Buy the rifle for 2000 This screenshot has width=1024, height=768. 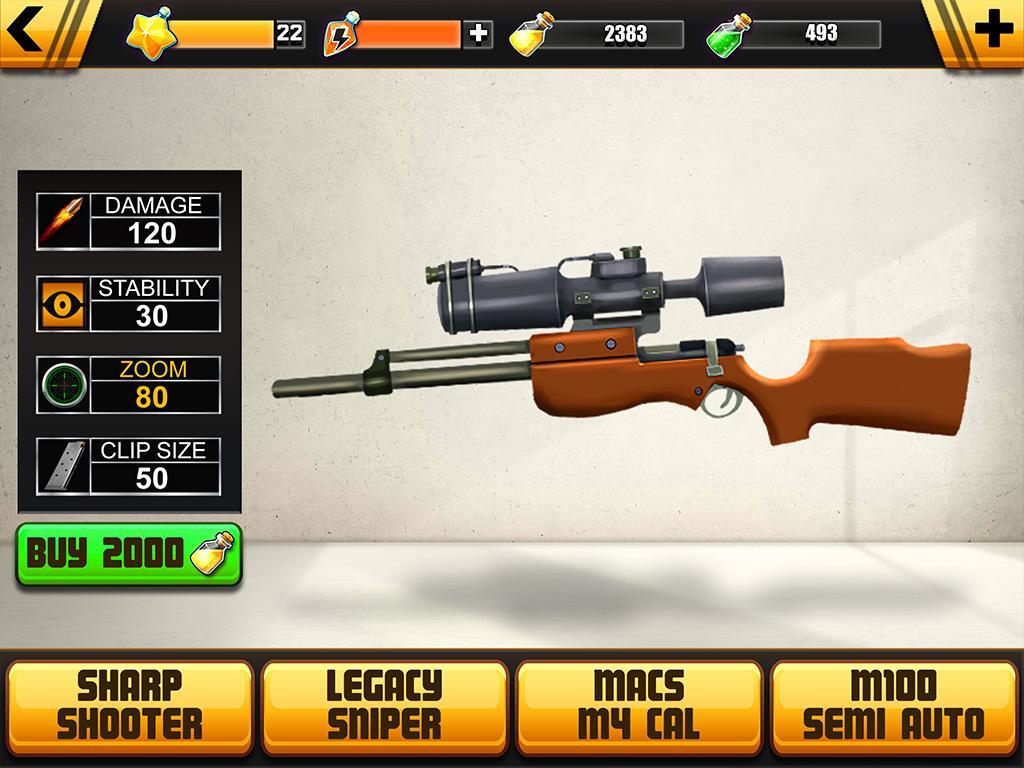coord(129,553)
